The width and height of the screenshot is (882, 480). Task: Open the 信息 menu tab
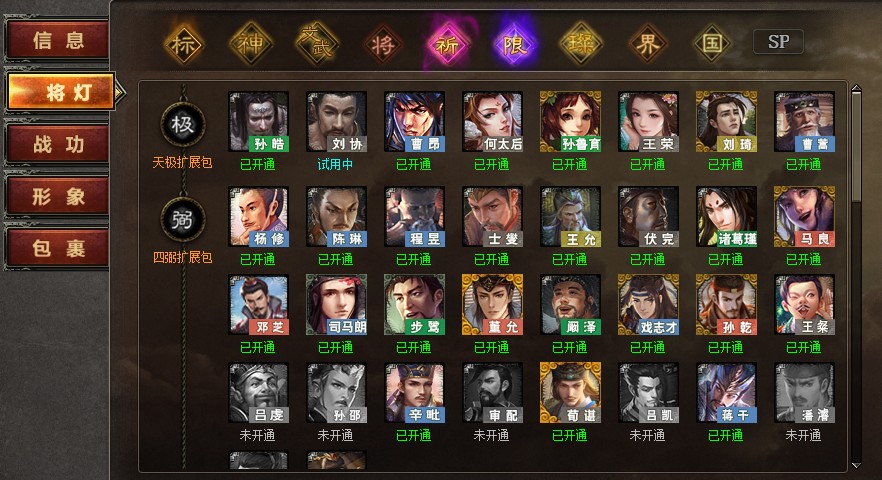click(x=57, y=41)
